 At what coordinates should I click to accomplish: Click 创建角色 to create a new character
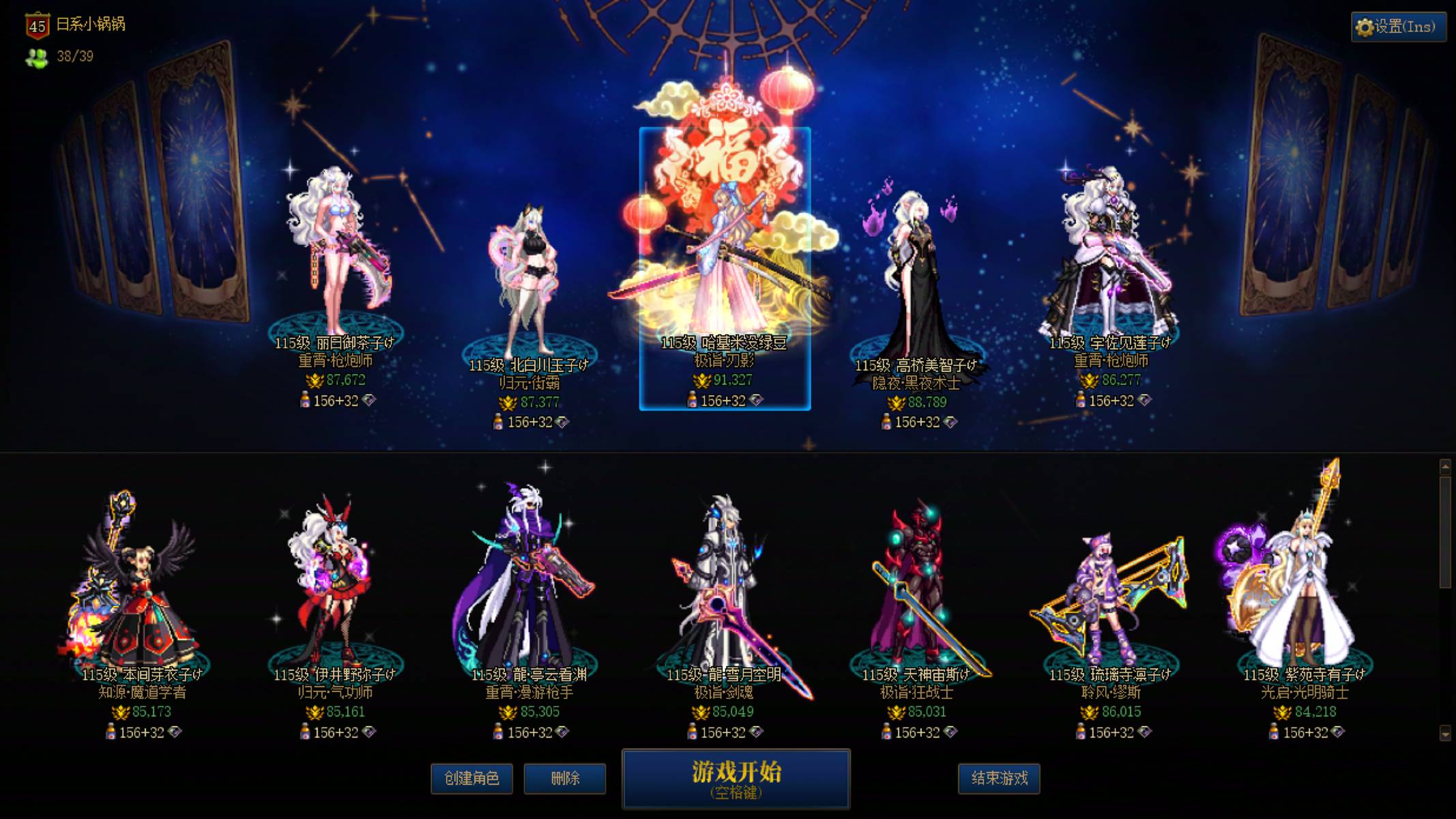tap(471, 779)
